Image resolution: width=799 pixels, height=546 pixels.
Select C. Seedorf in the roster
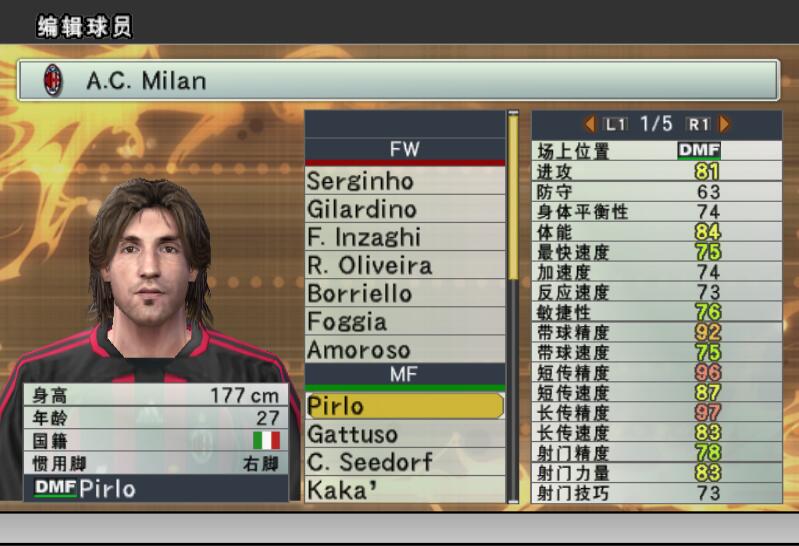(x=404, y=462)
